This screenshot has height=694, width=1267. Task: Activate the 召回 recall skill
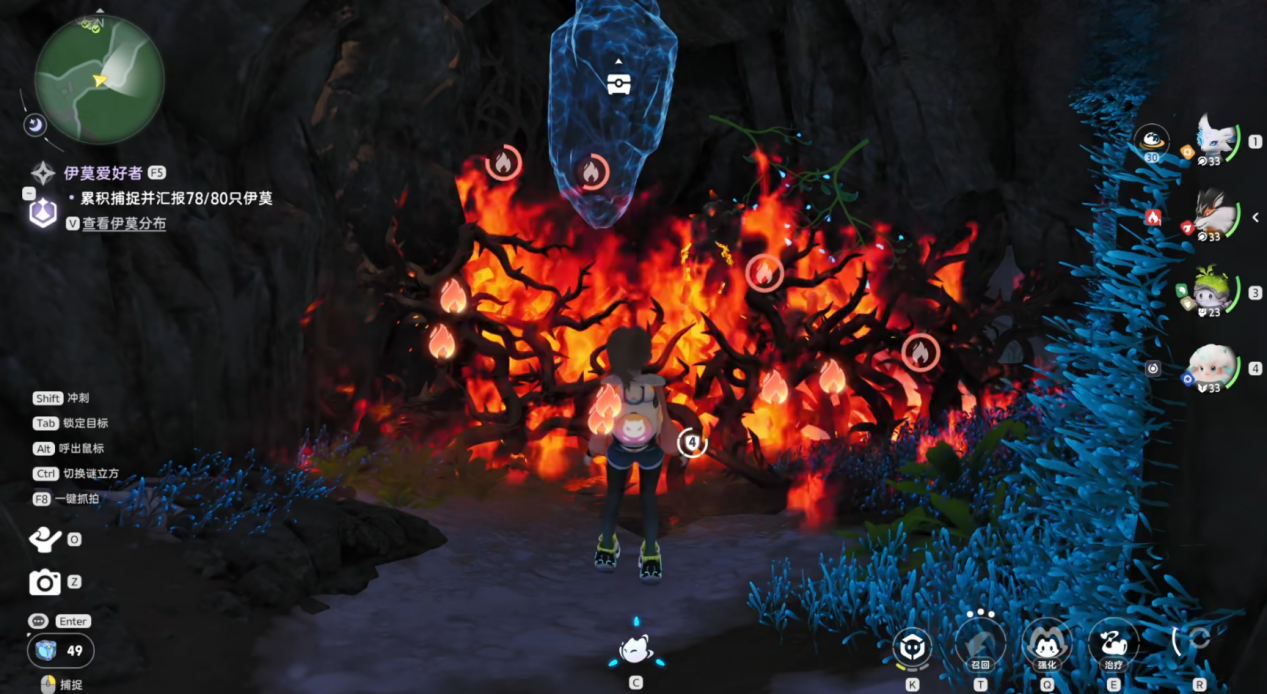click(x=980, y=644)
